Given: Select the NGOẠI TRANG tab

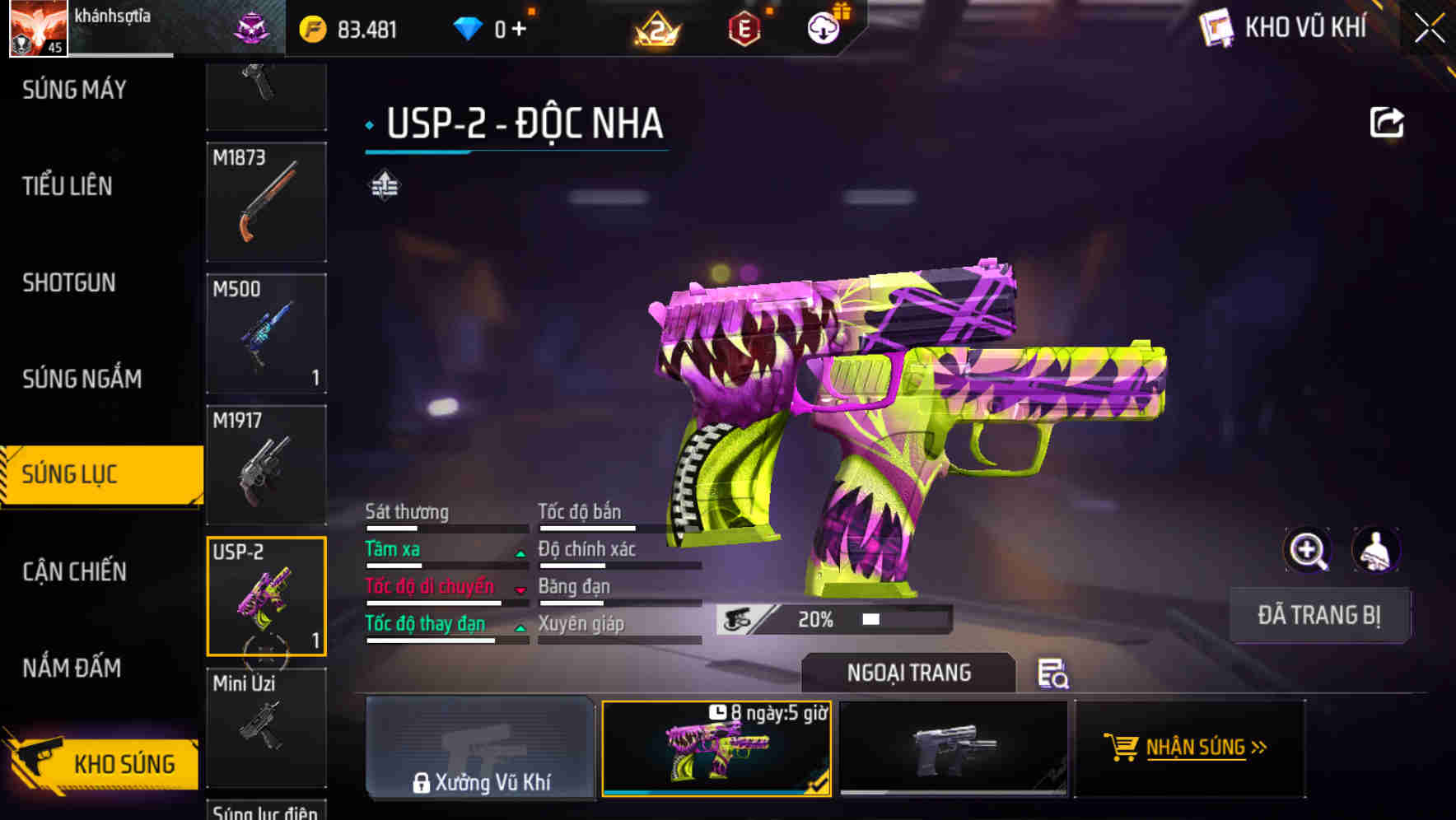Looking at the screenshot, I should (x=908, y=673).
